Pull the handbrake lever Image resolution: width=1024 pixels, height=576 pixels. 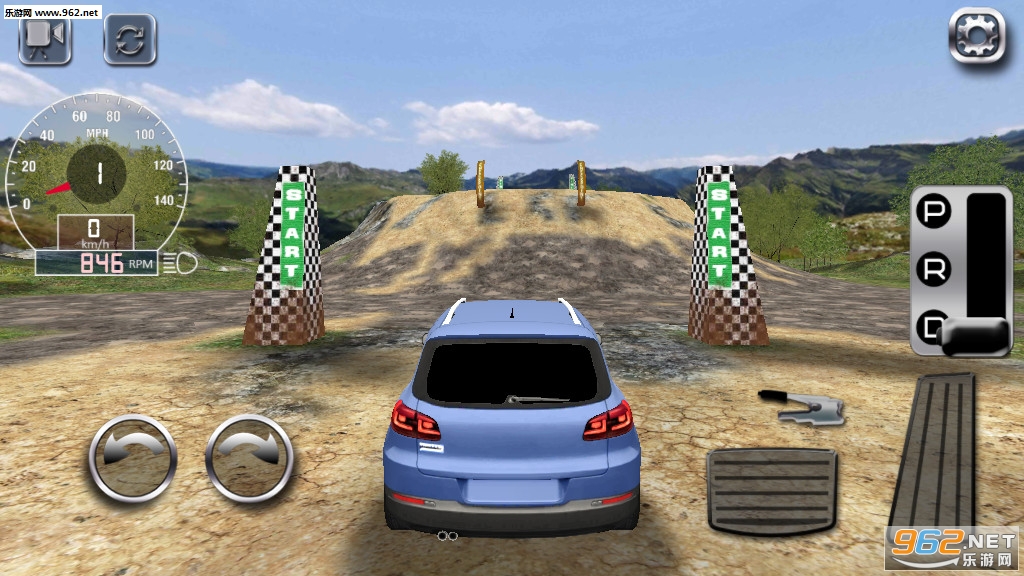click(802, 404)
